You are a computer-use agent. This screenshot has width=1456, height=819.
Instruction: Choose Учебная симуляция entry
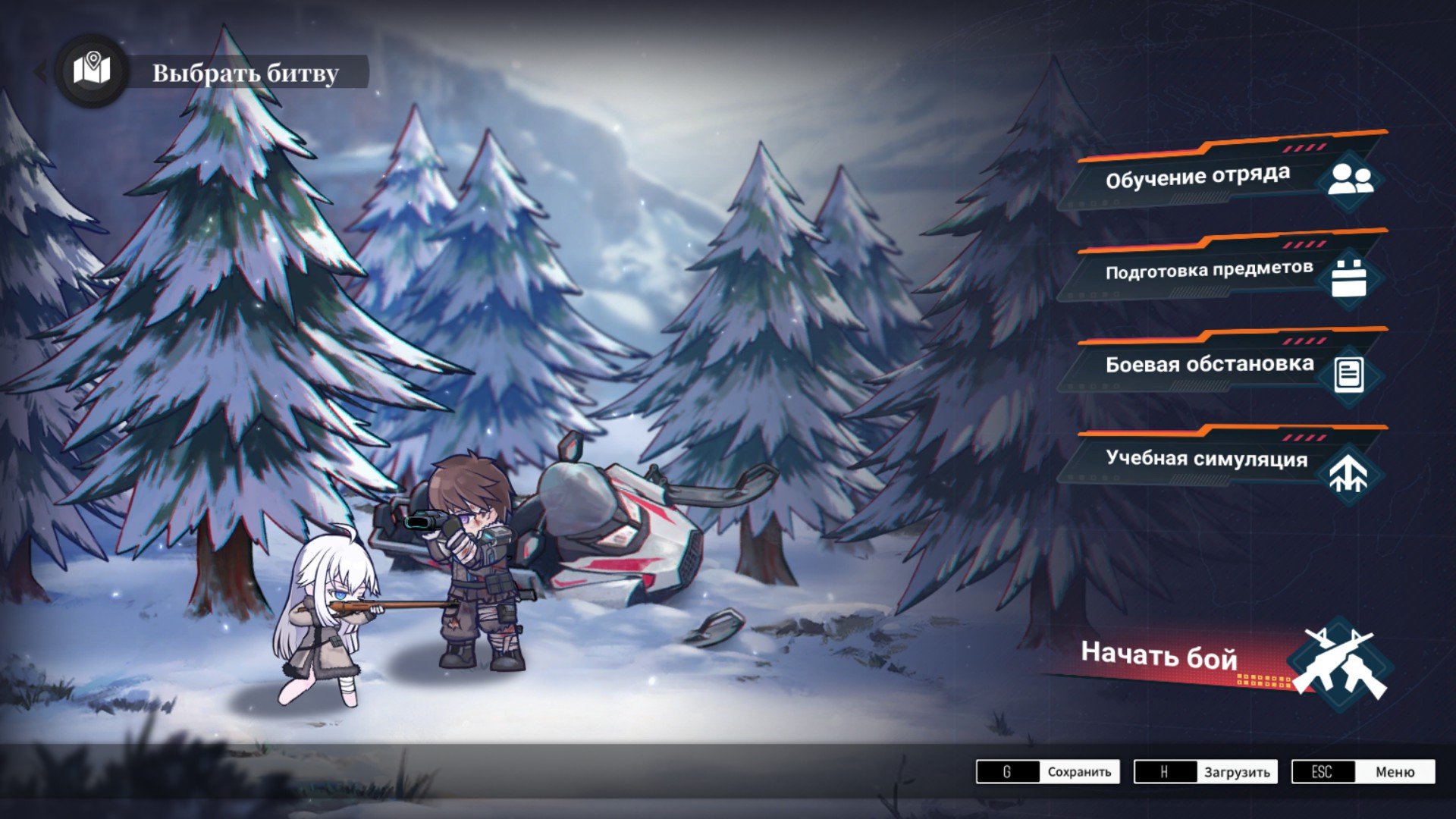[x=1221, y=460]
